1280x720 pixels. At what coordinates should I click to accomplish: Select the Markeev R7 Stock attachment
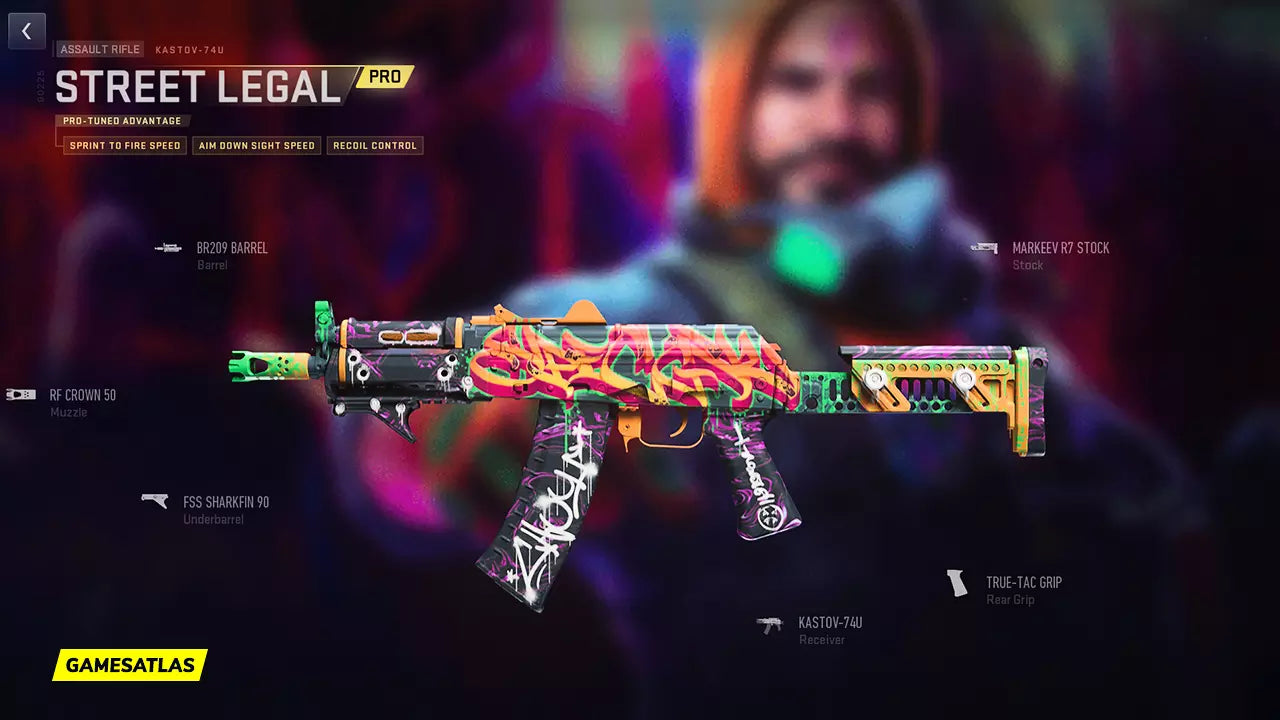click(x=1059, y=249)
